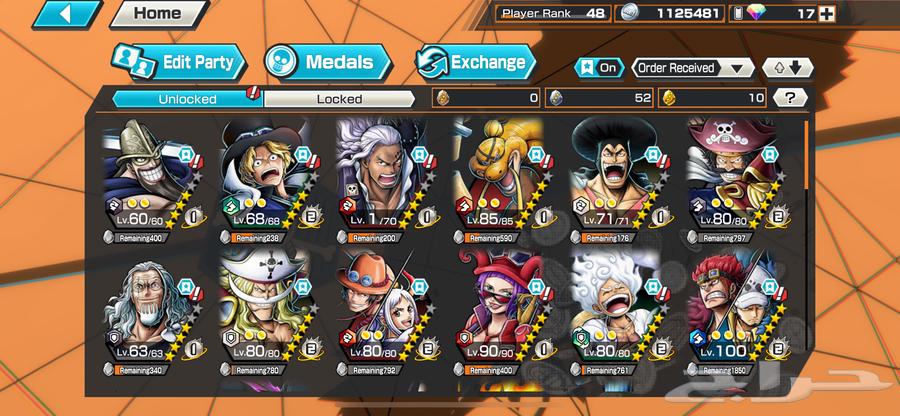Switch to the Locked characters tab
This screenshot has height=416, width=900.
(x=340, y=98)
